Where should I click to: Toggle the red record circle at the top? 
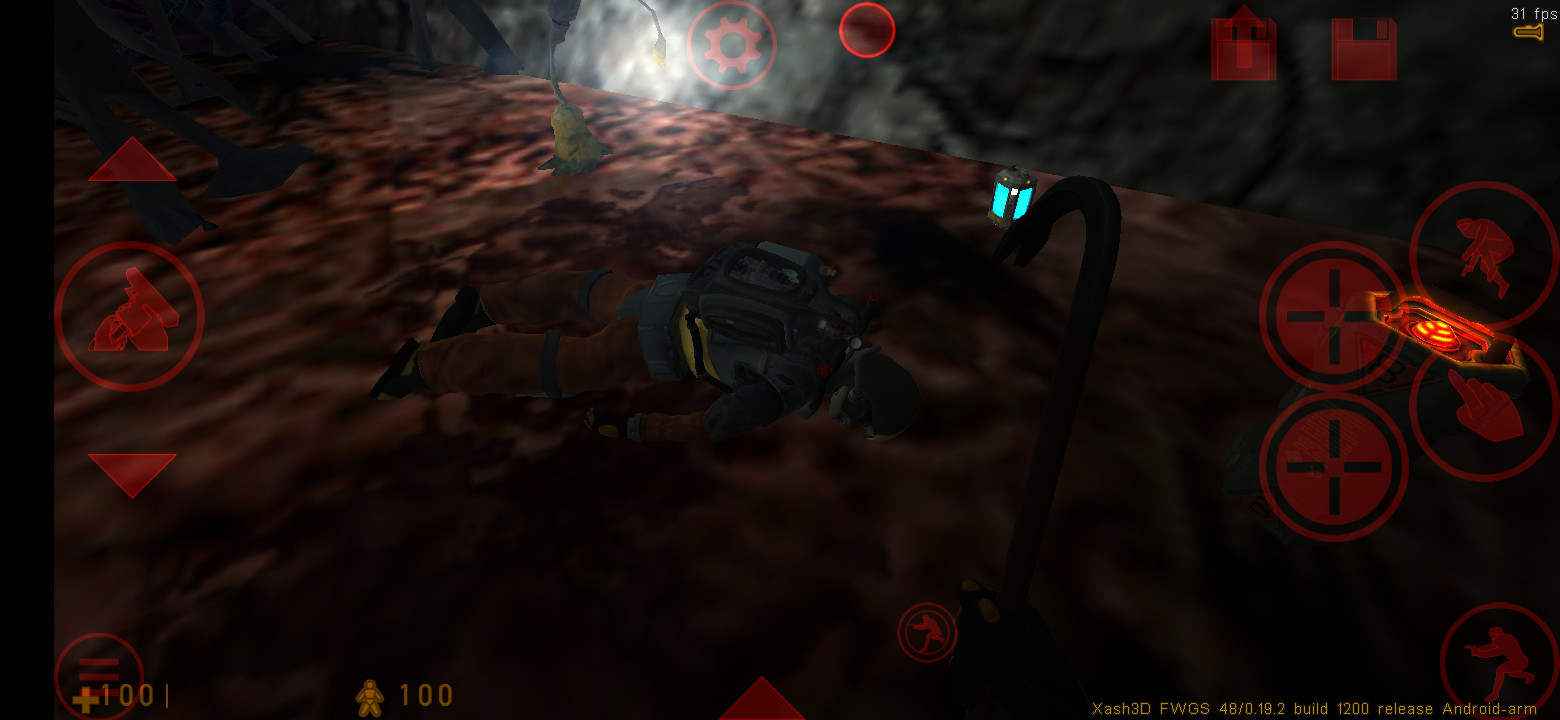pyautogui.click(x=866, y=30)
